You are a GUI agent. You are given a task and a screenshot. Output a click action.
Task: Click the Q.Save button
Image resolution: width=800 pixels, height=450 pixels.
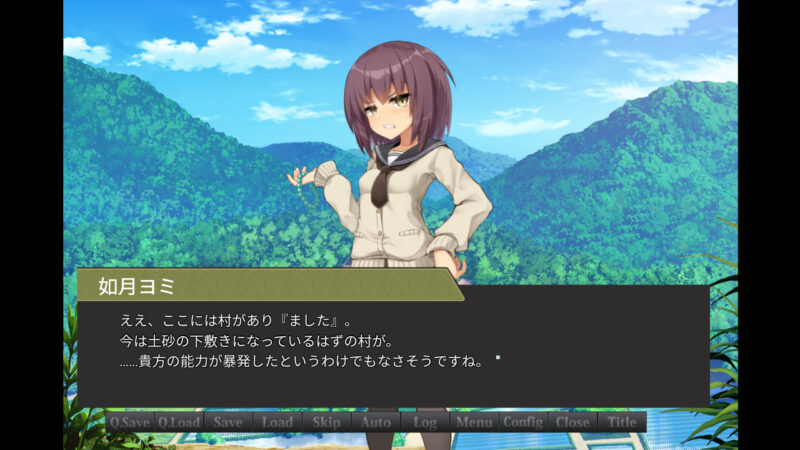point(130,422)
